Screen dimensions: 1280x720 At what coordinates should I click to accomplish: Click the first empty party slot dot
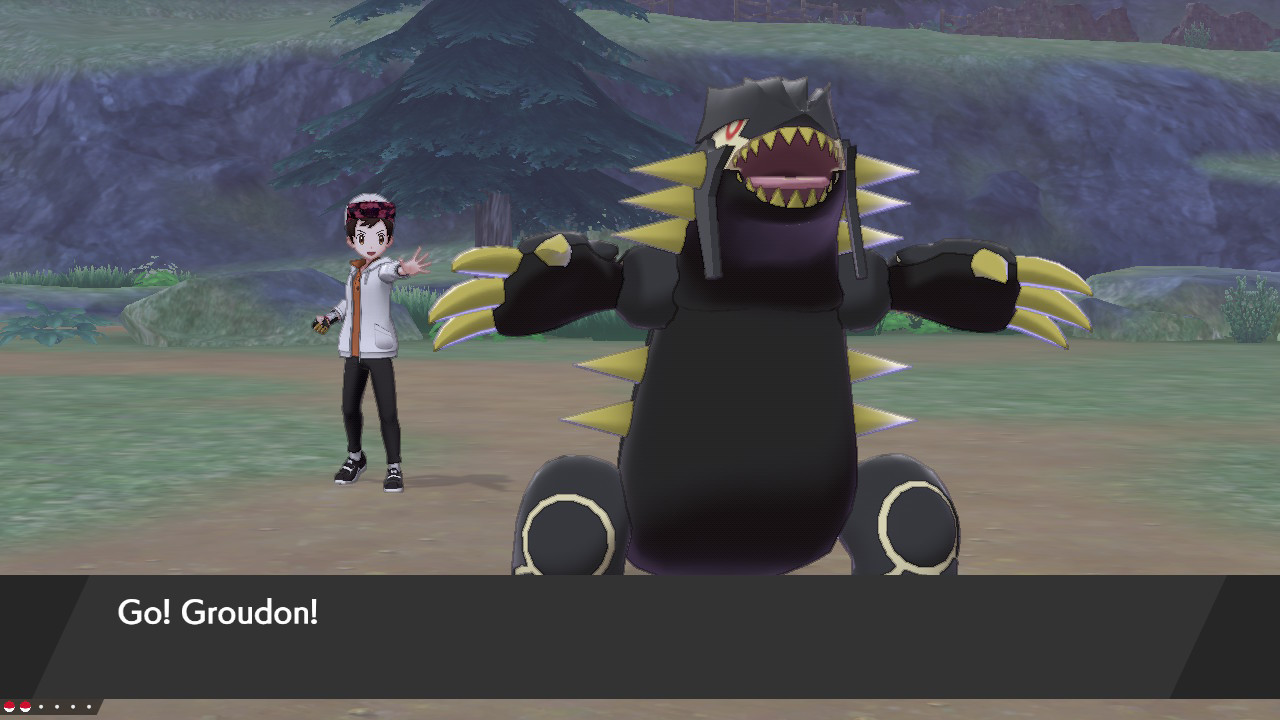click(41, 707)
